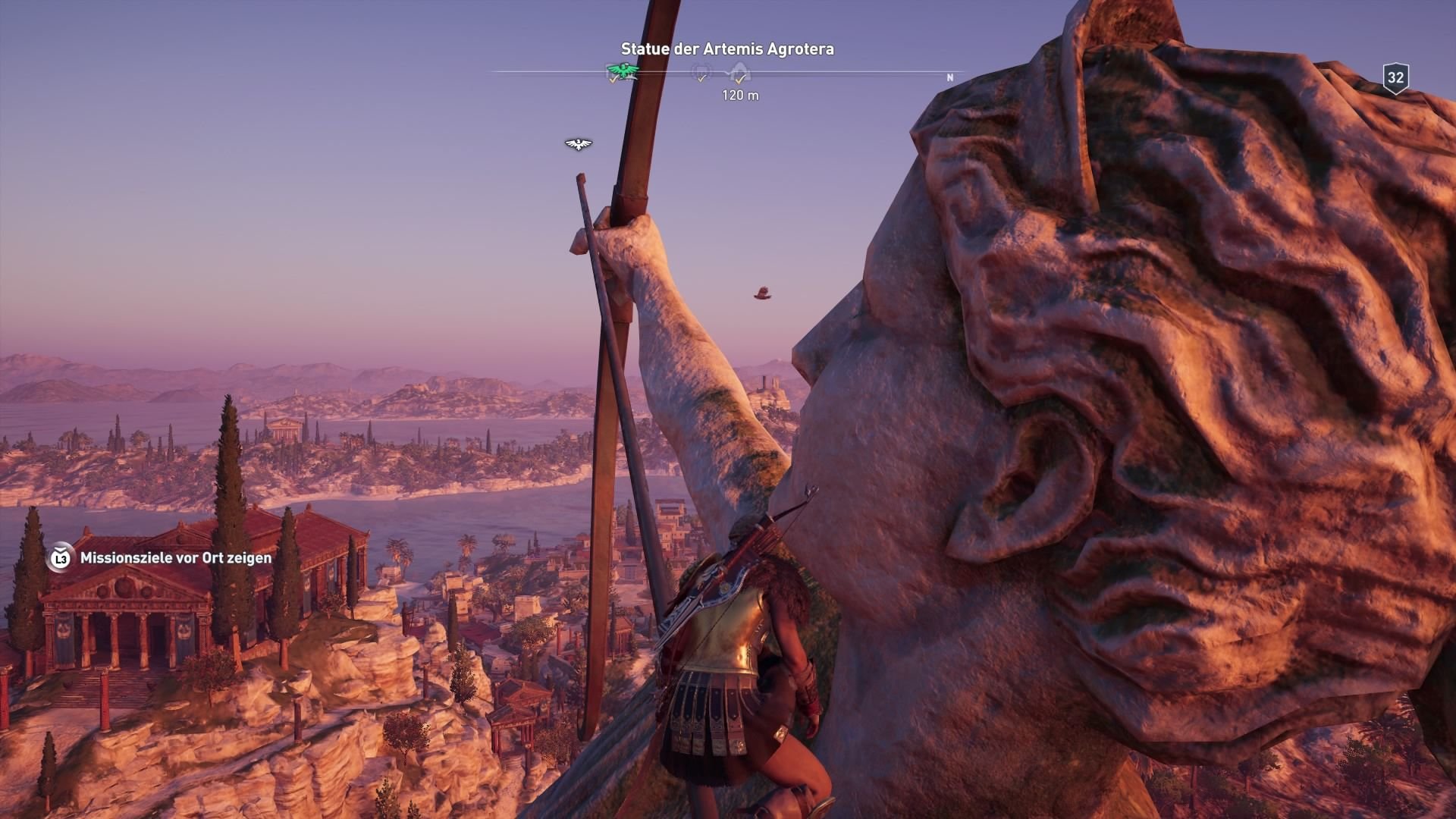Click the N north indicator on the compass
1456x819 pixels.
tap(949, 77)
